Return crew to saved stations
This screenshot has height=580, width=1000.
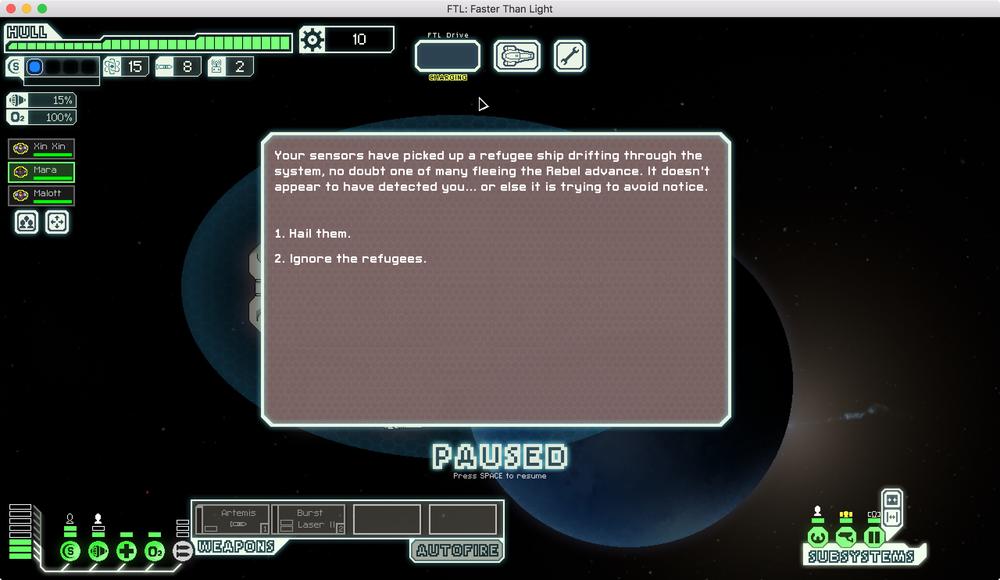tap(58, 222)
